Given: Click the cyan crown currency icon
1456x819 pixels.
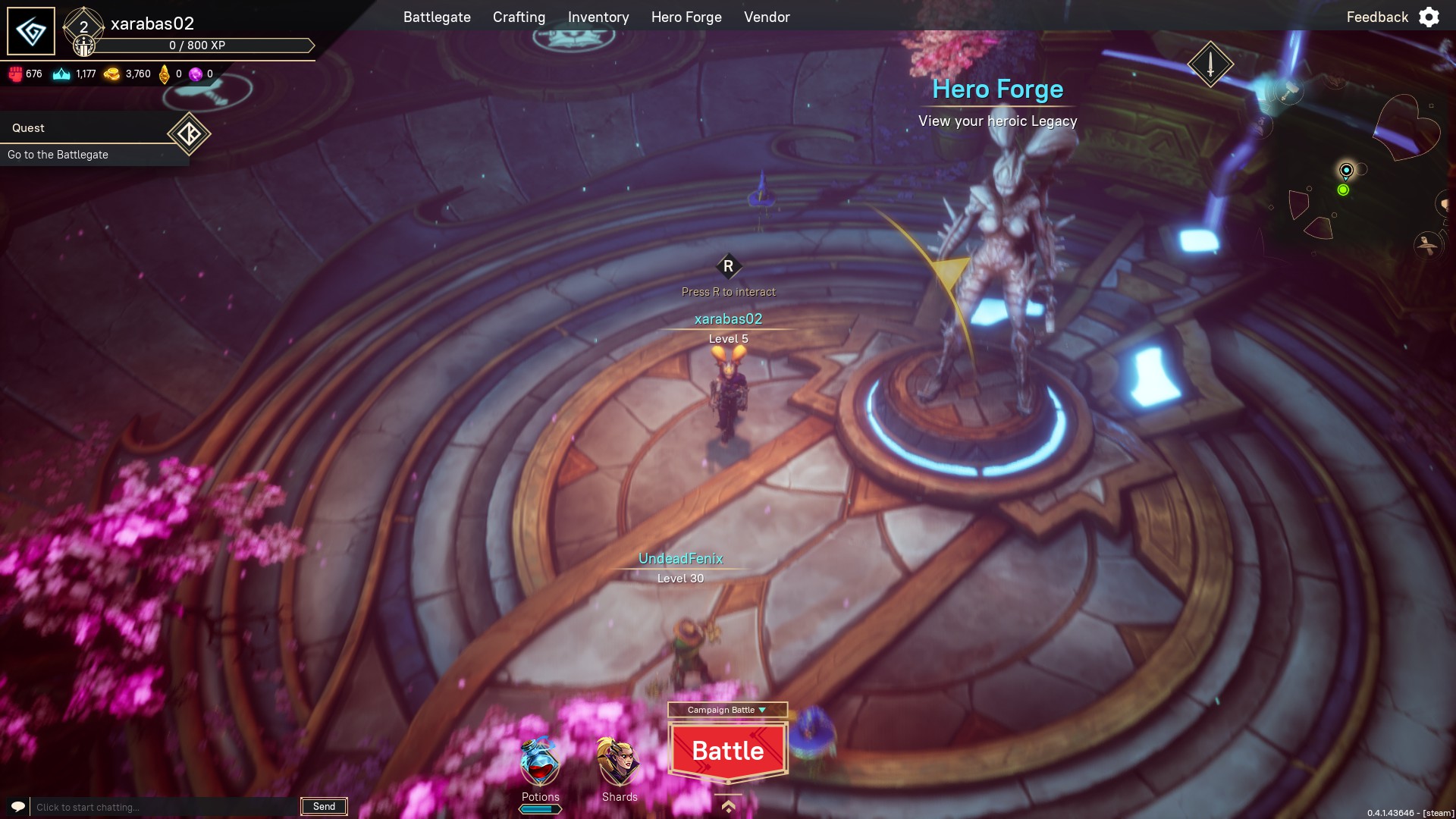Looking at the screenshot, I should tap(62, 73).
